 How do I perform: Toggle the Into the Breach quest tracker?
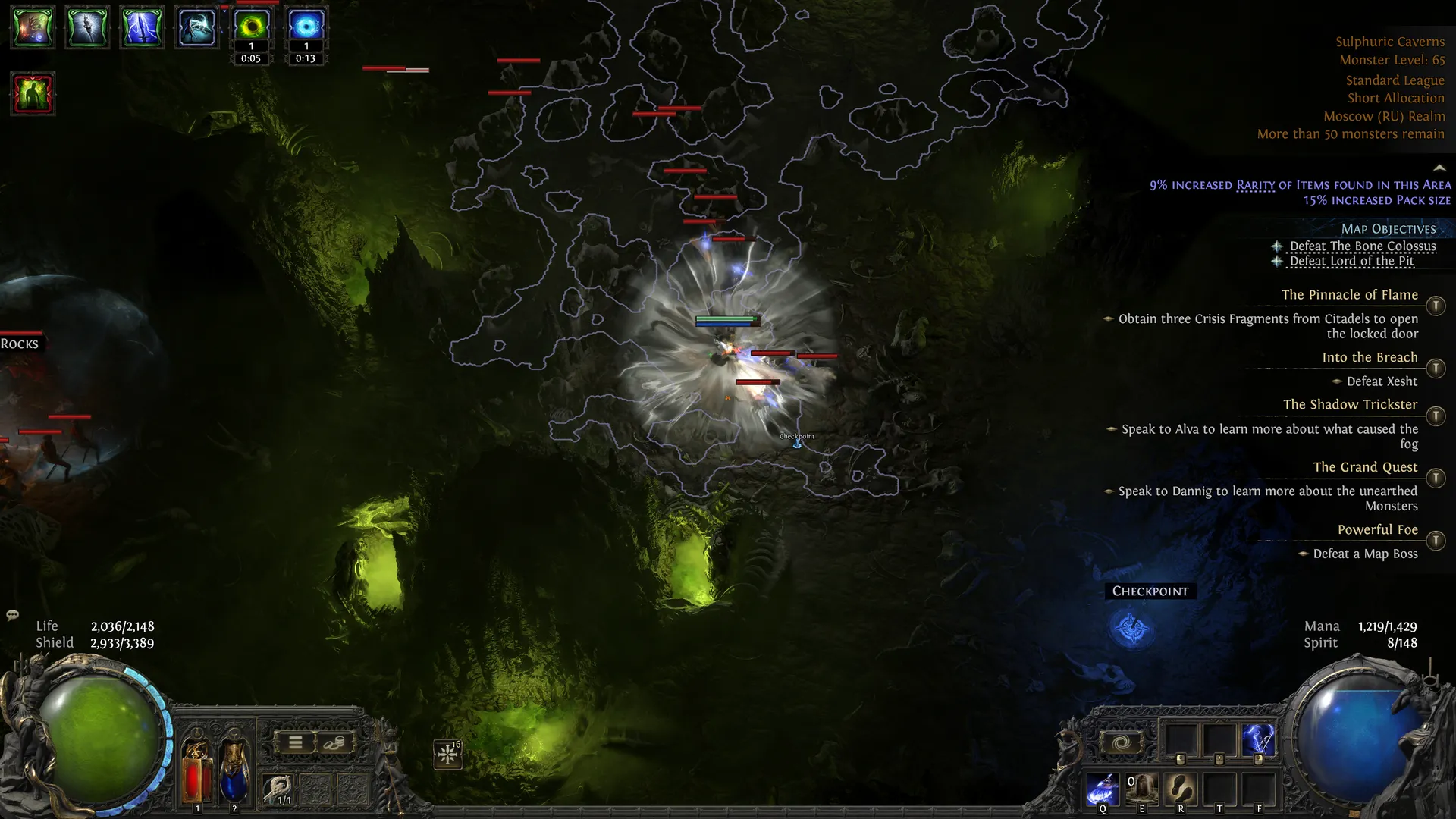point(1436,369)
